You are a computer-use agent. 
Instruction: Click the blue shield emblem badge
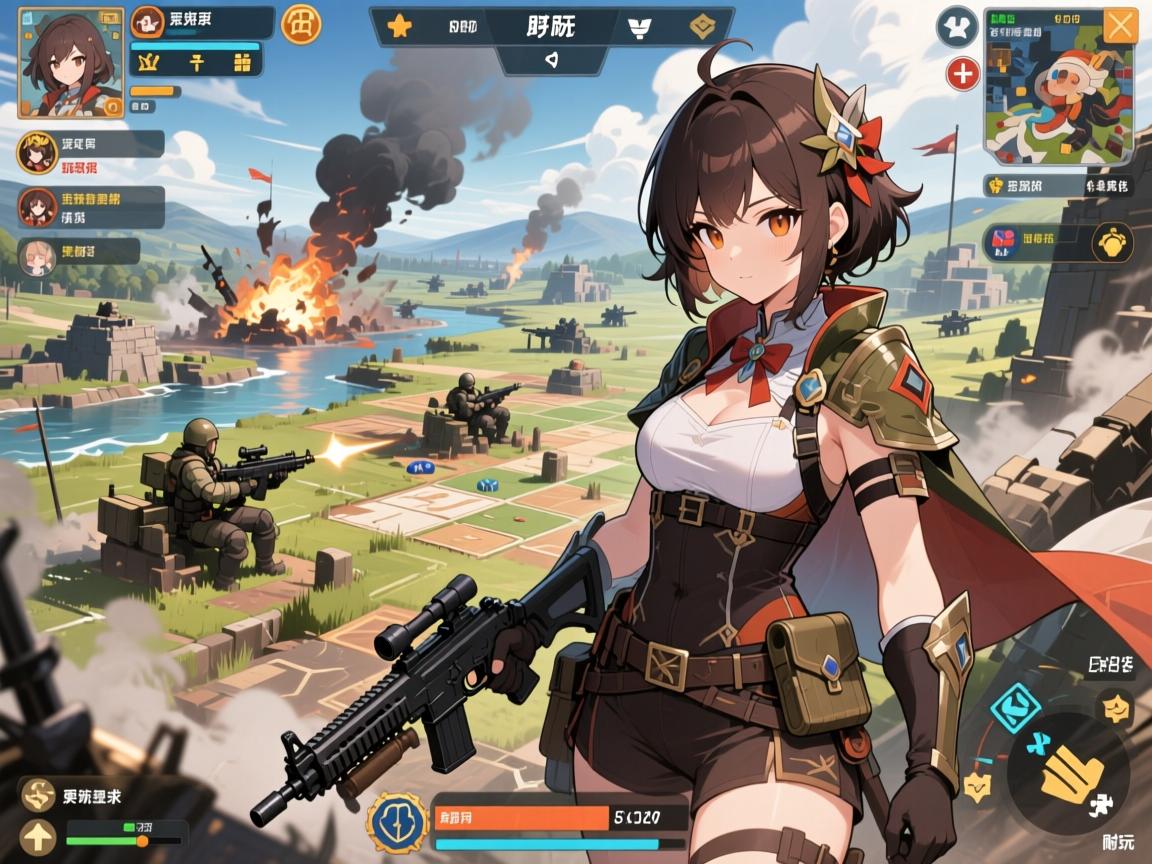[x=398, y=823]
